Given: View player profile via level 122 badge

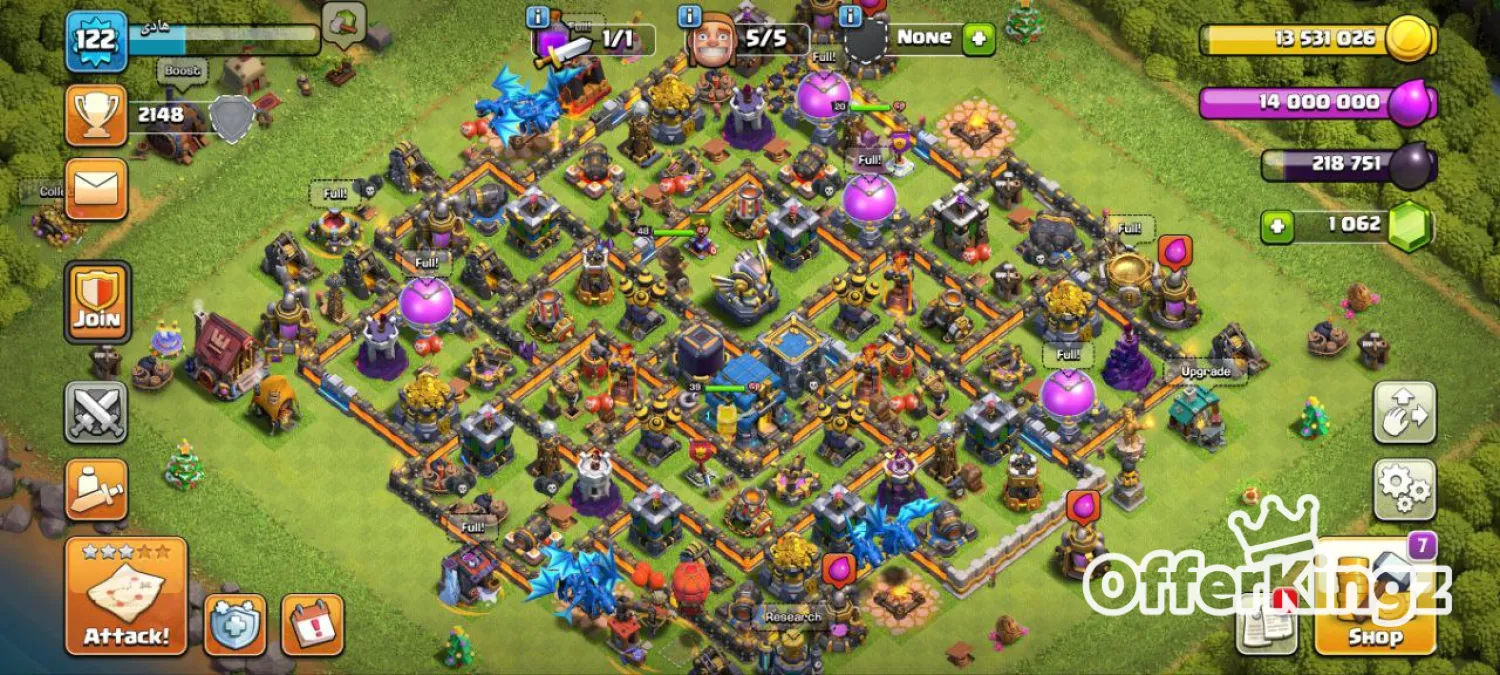Looking at the screenshot, I should coord(96,41).
